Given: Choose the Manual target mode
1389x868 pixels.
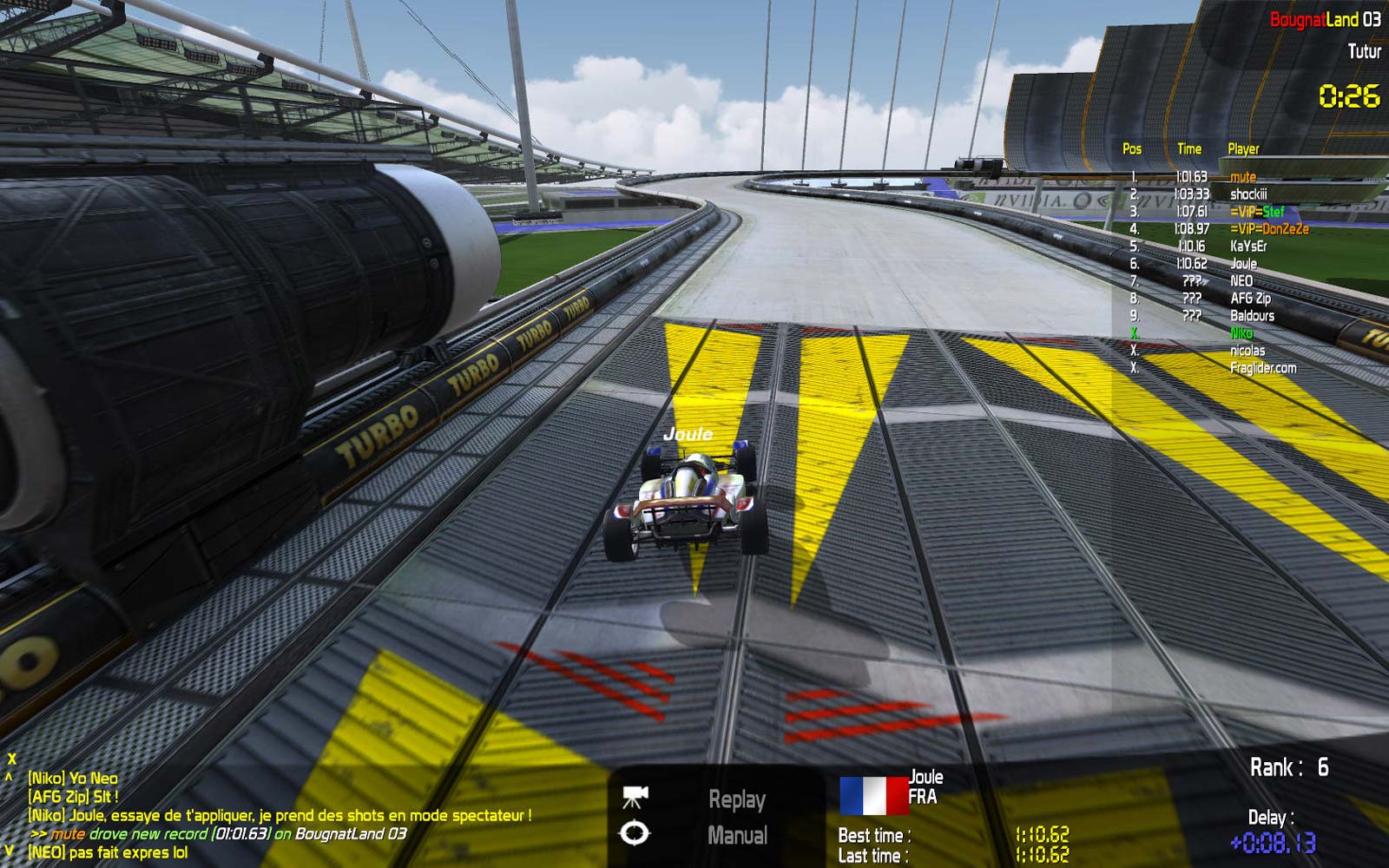Looking at the screenshot, I should click(x=737, y=836).
